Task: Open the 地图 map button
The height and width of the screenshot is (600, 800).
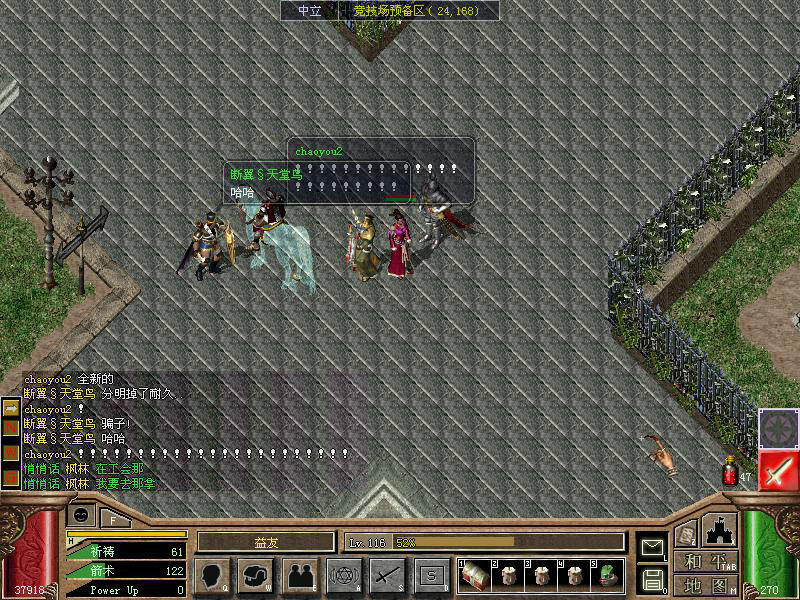Action: click(x=706, y=584)
